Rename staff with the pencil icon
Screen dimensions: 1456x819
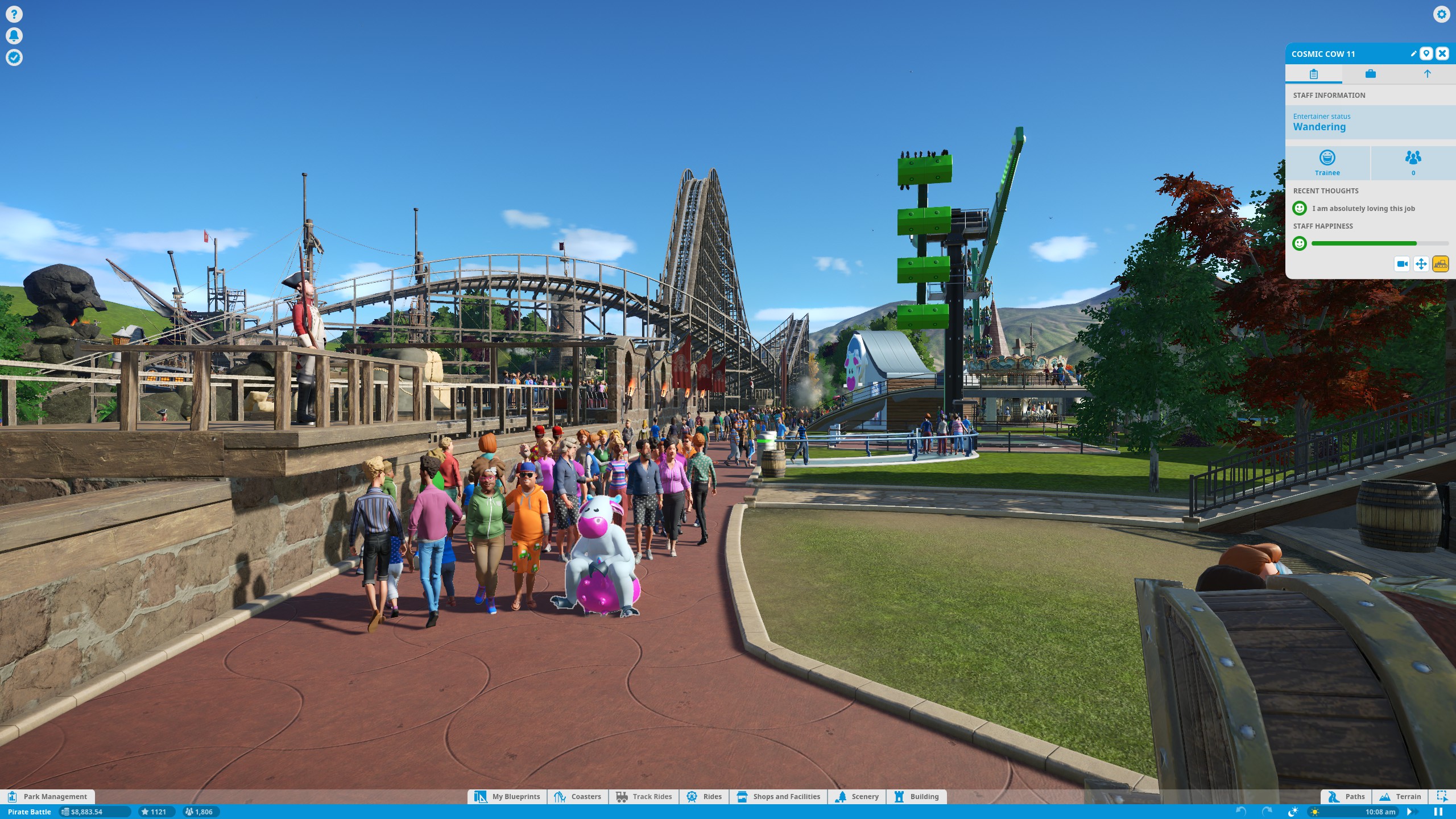coord(1413,53)
